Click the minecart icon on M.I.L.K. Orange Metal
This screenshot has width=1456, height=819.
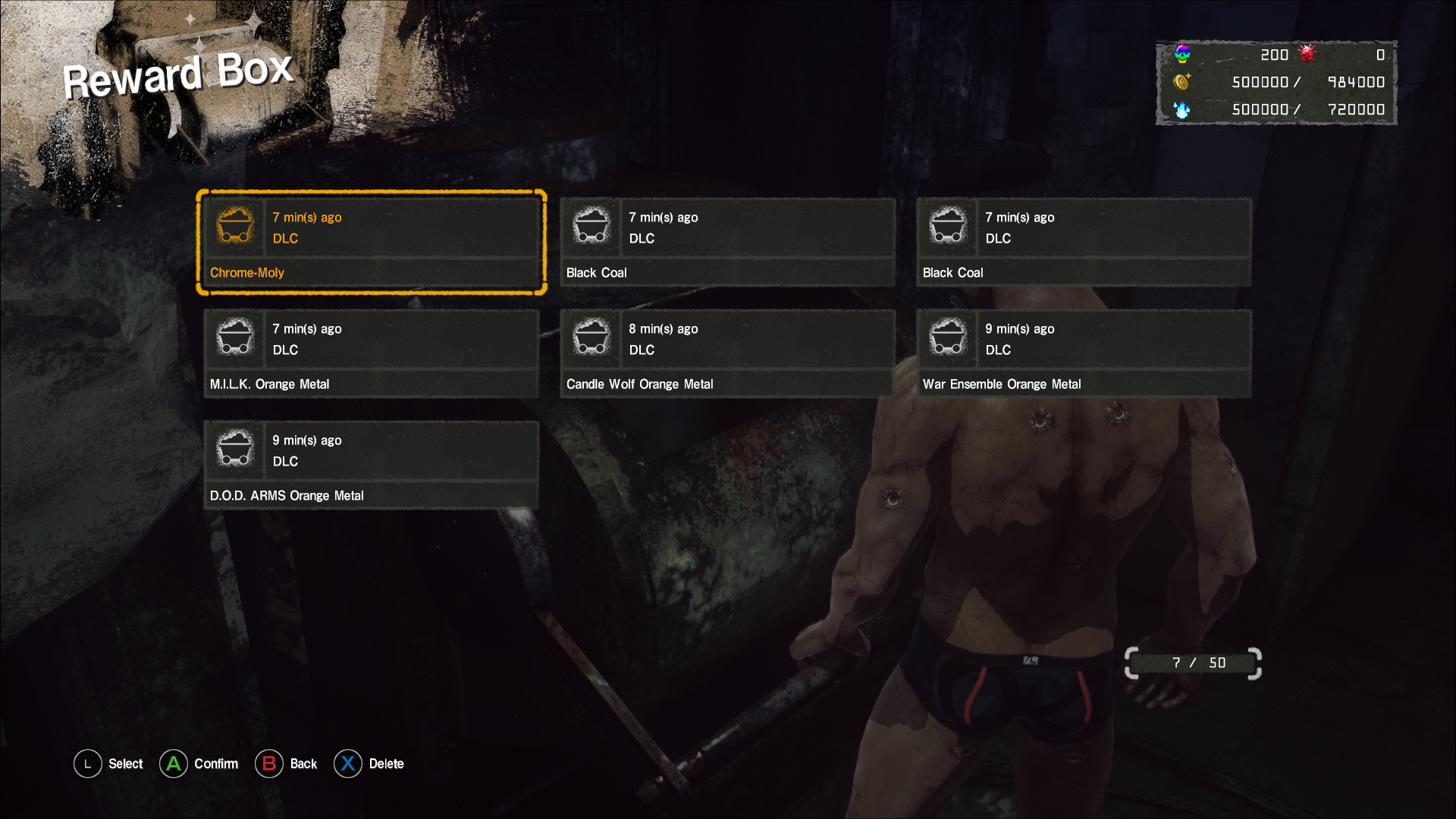[x=235, y=337]
